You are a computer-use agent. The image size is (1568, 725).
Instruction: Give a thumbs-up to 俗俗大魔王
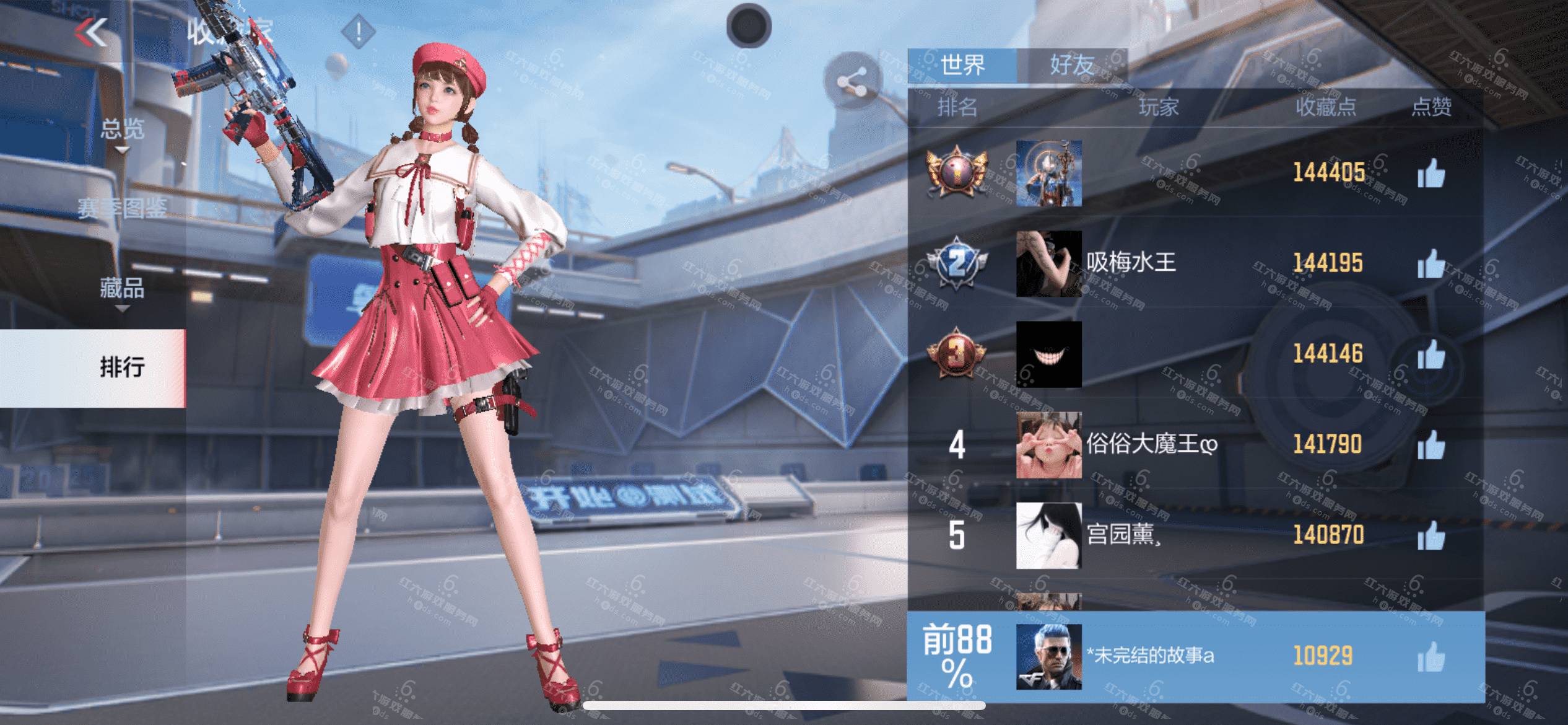tap(1431, 444)
